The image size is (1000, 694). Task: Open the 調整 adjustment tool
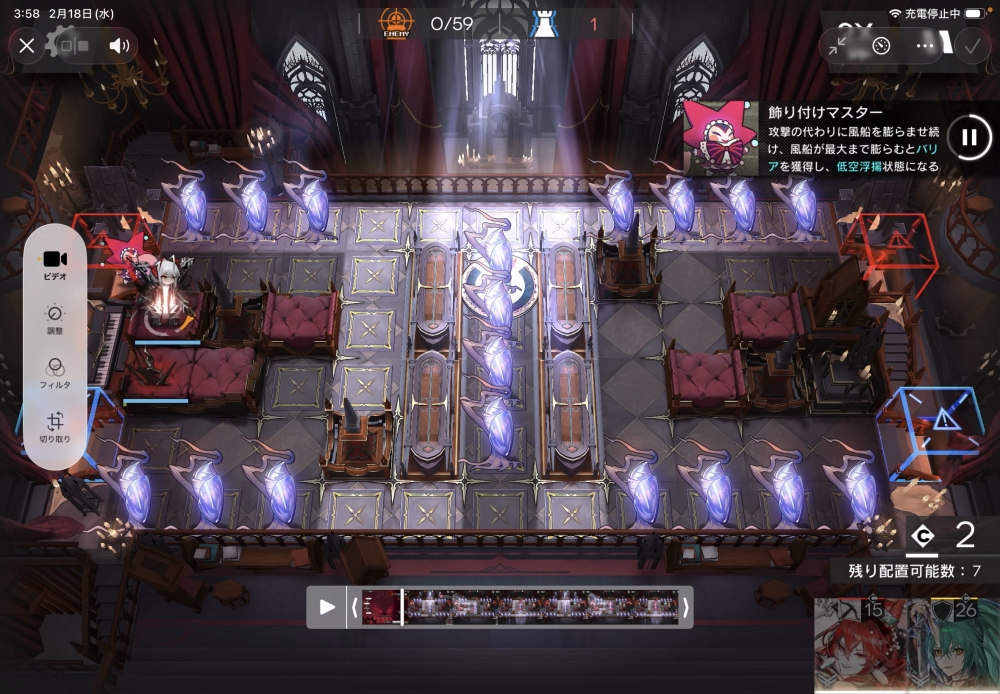[55, 319]
